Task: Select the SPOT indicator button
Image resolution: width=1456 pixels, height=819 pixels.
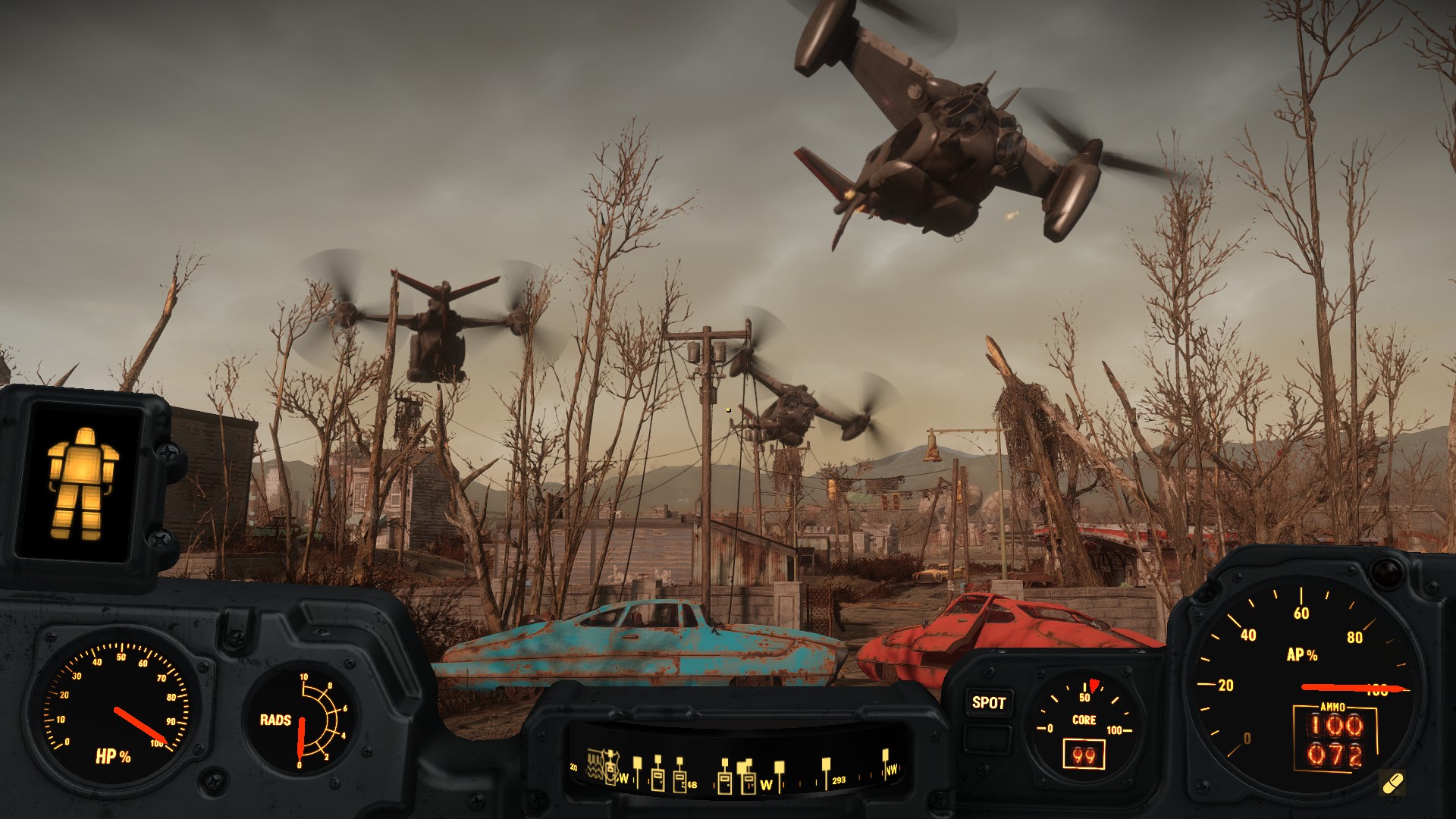Action: click(x=989, y=703)
